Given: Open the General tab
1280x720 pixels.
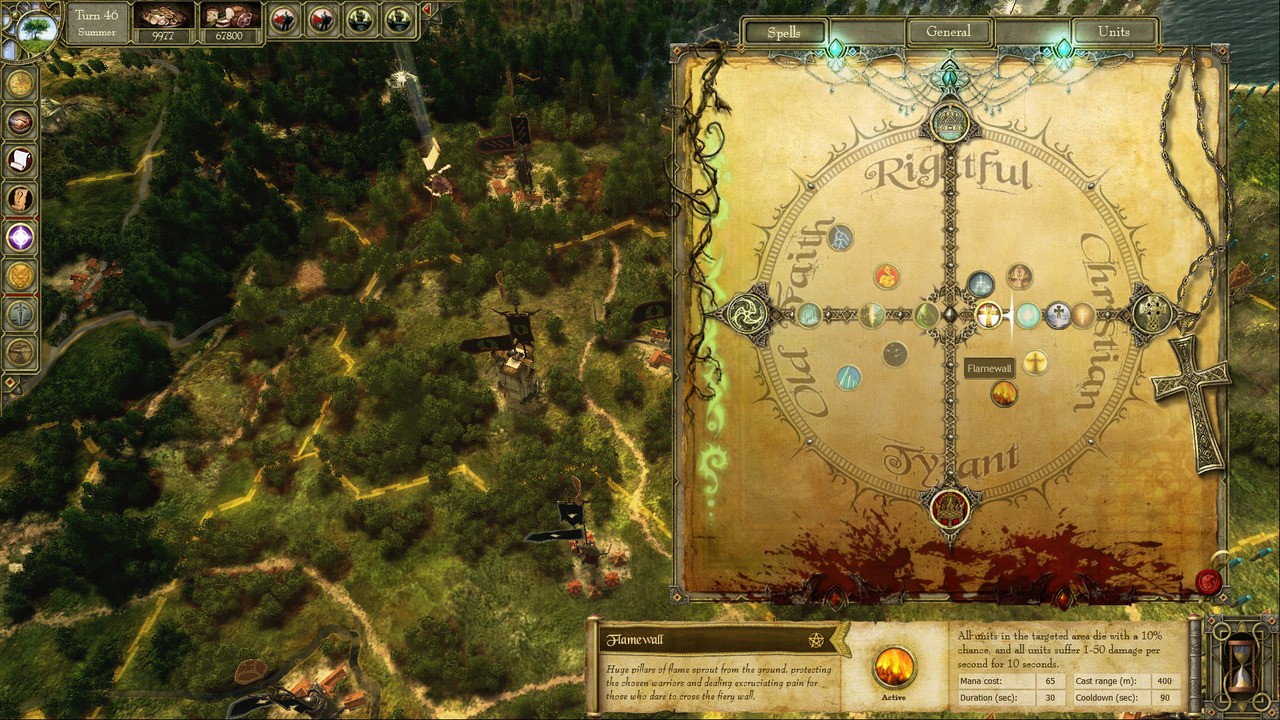Looking at the screenshot, I should tap(948, 32).
